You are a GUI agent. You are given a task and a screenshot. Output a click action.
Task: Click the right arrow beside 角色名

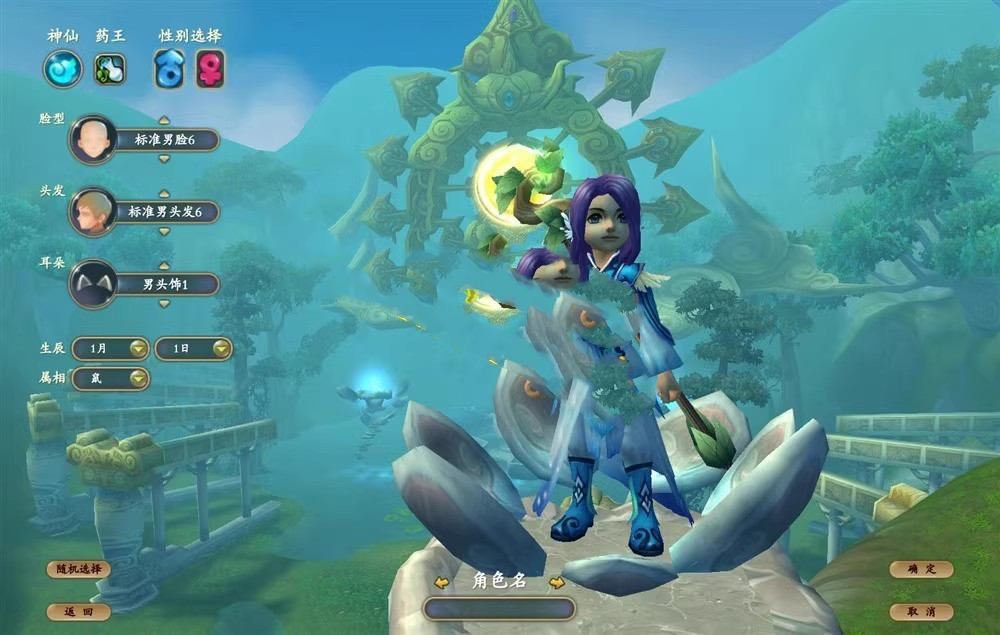pos(557,582)
